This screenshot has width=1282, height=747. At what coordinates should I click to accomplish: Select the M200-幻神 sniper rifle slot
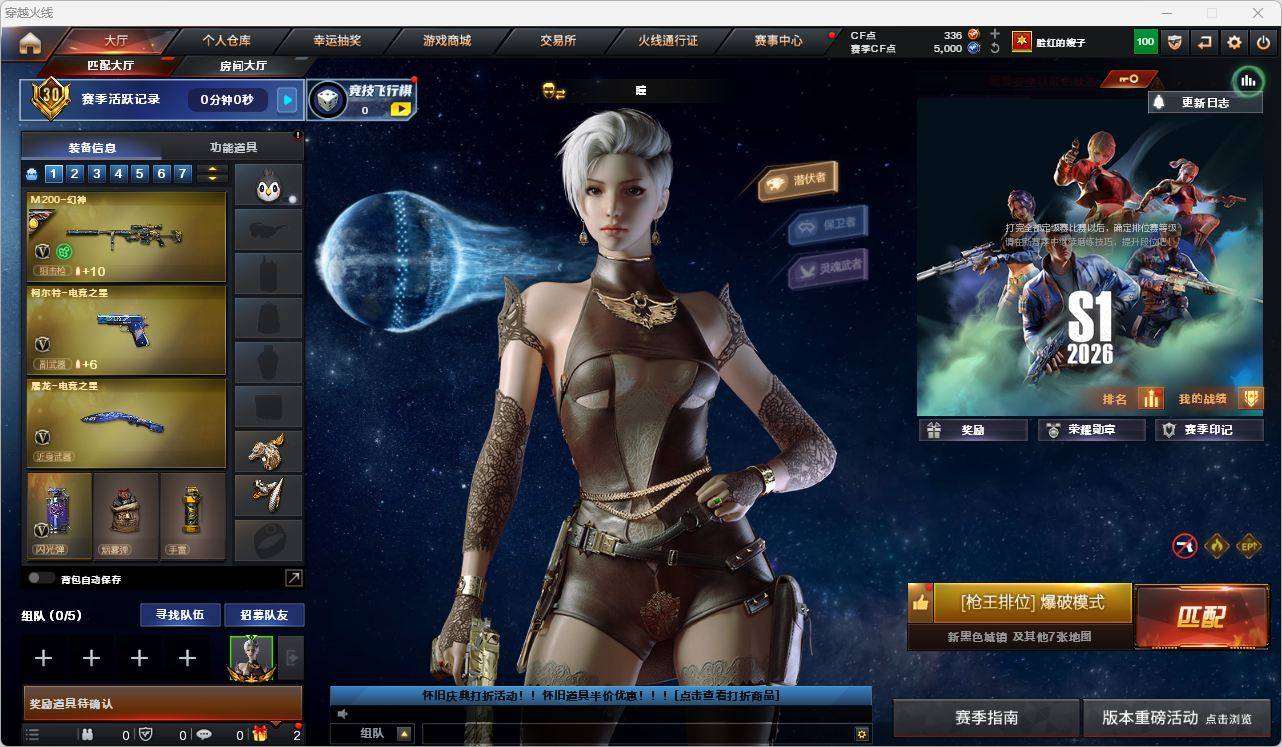pos(127,236)
